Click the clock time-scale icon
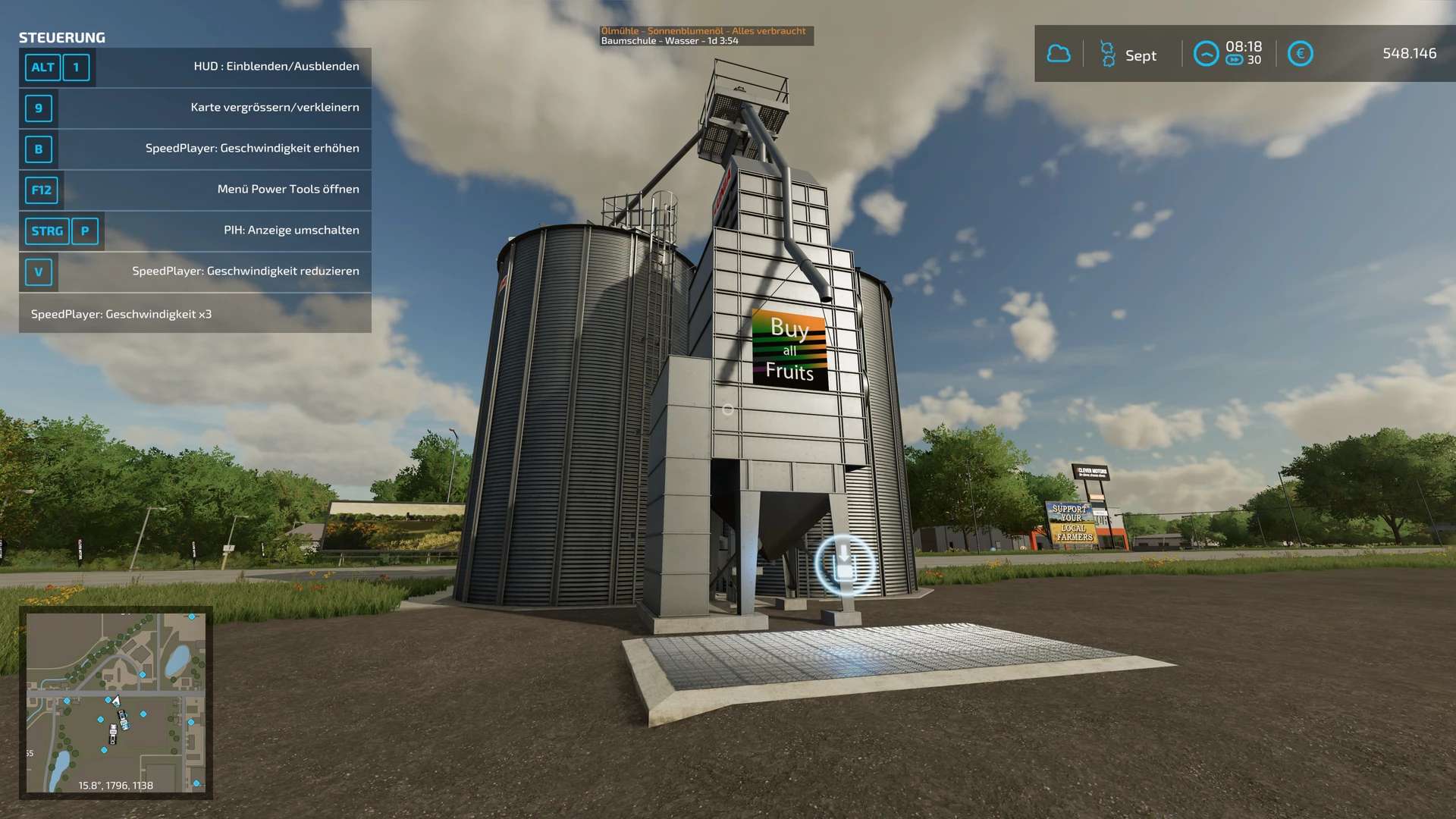This screenshot has width=1456, height=819. [1206, 54]
